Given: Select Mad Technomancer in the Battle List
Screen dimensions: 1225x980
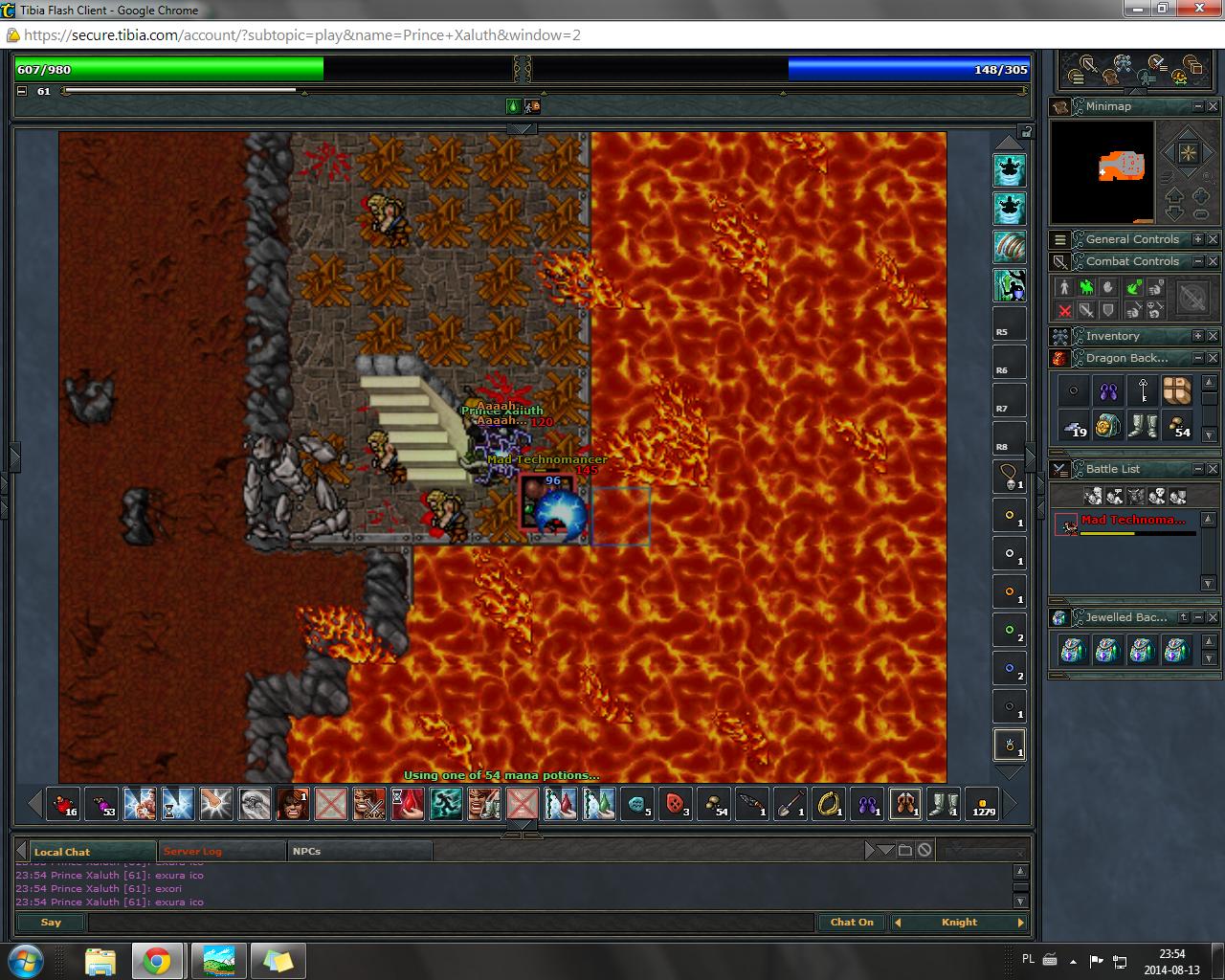Looking at the screenshot, I should tap(1132, 522).
